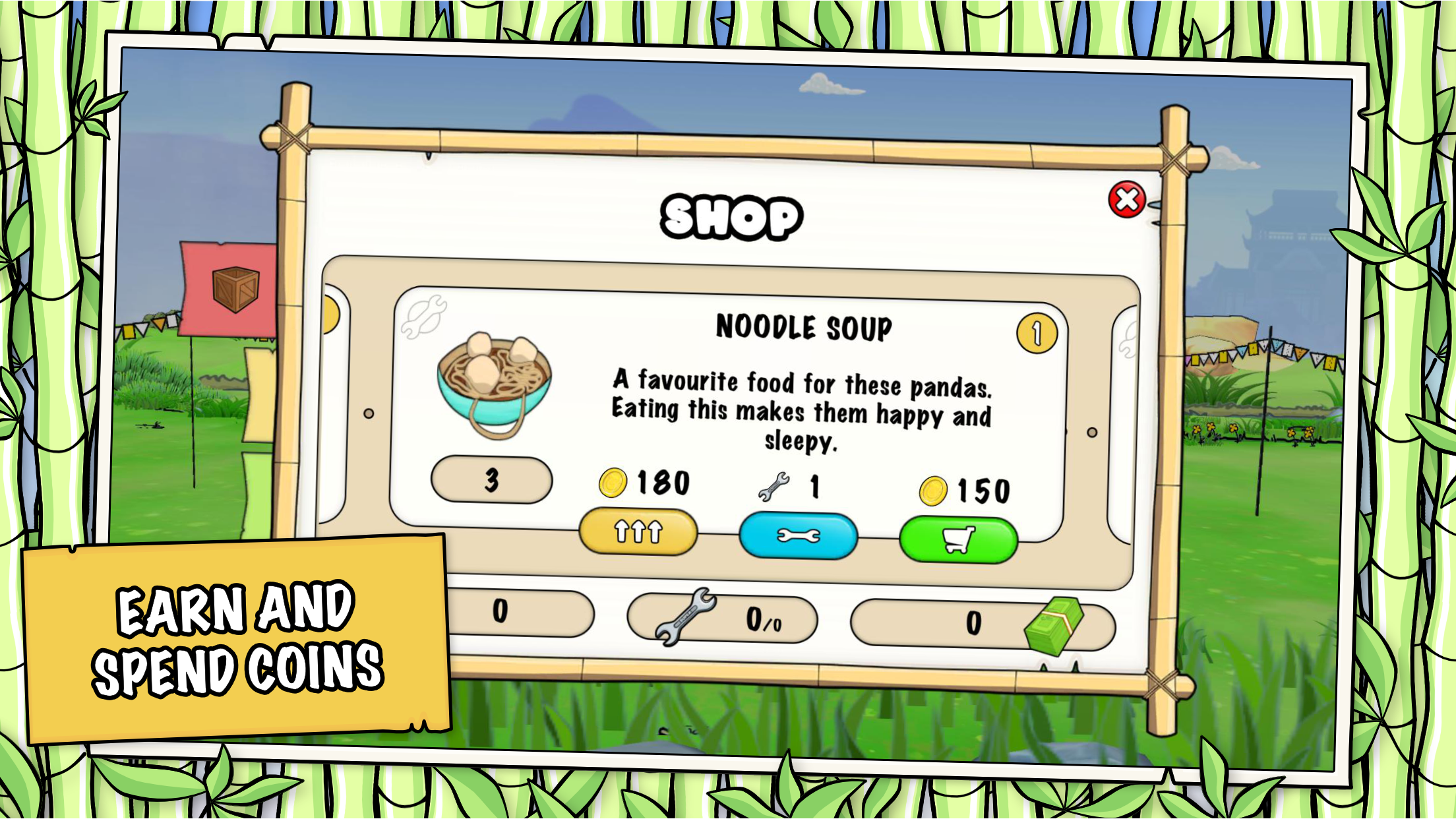Buy Noodle Soup with the green cart button
Image resolution: width=1456 pixels, height=819 pixels.
coord(958,540)
